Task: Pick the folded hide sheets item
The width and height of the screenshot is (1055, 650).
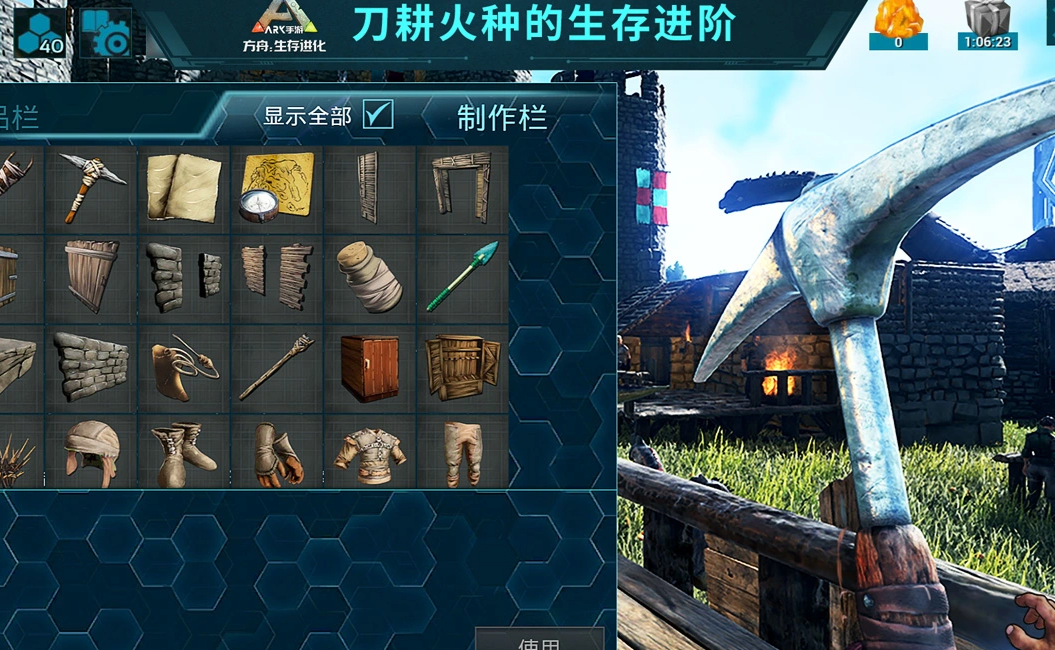Action: pyautogui.click(x=183, y=187)
